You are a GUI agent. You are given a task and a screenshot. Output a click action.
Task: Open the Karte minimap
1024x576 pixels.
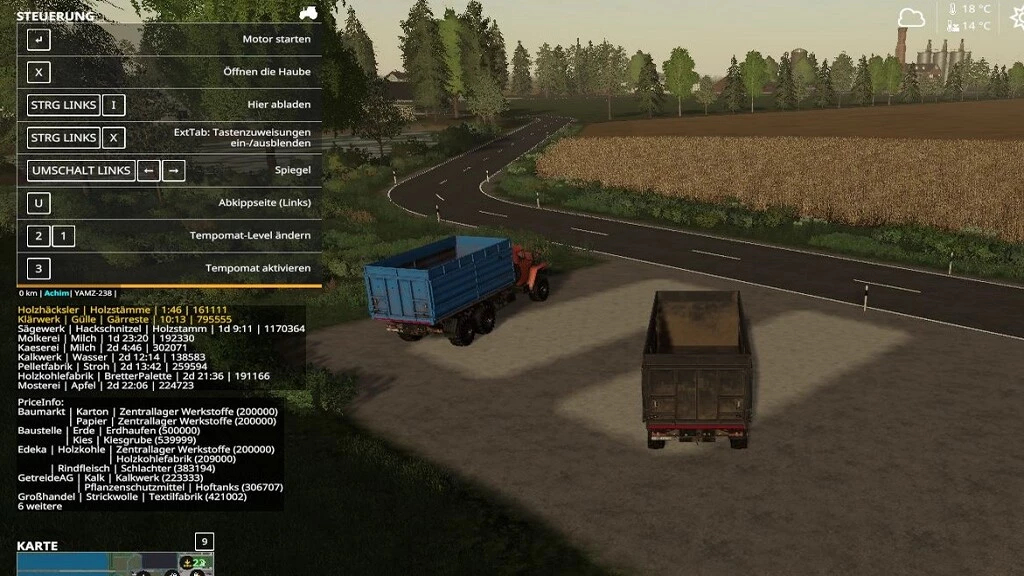pos(114,564)
